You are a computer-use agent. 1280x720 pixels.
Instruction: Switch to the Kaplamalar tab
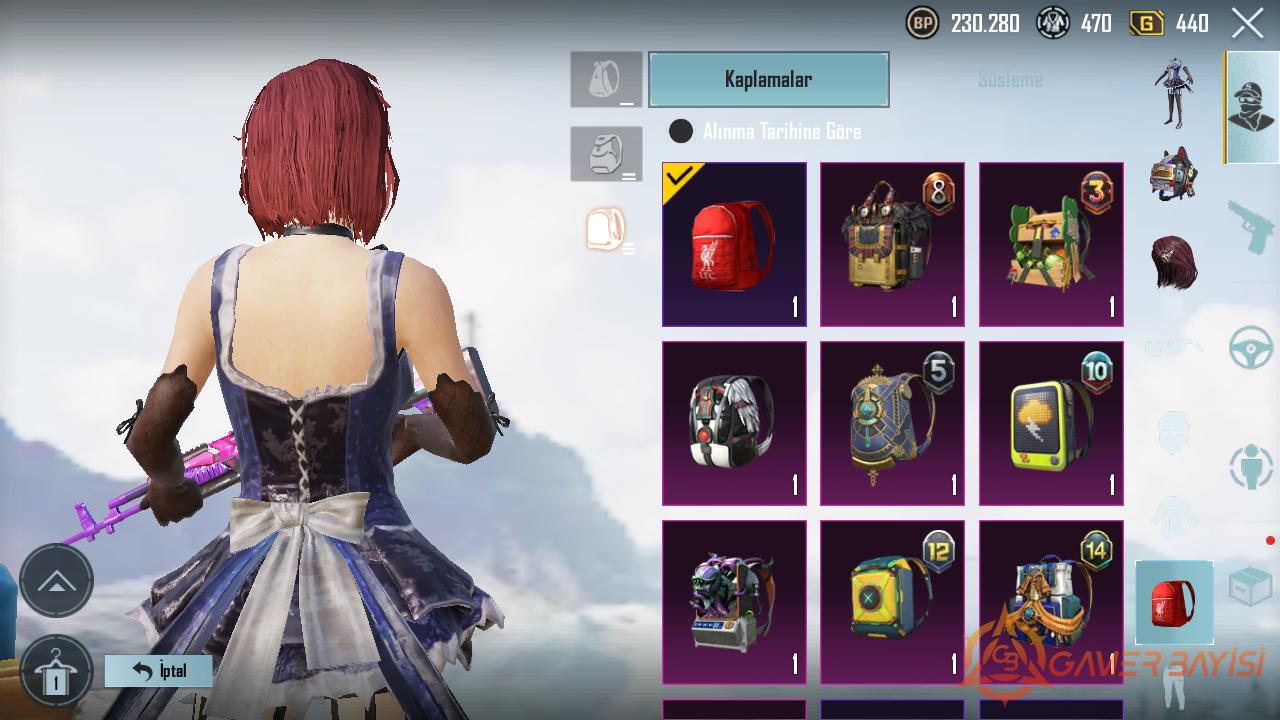(x=768, y=80)
